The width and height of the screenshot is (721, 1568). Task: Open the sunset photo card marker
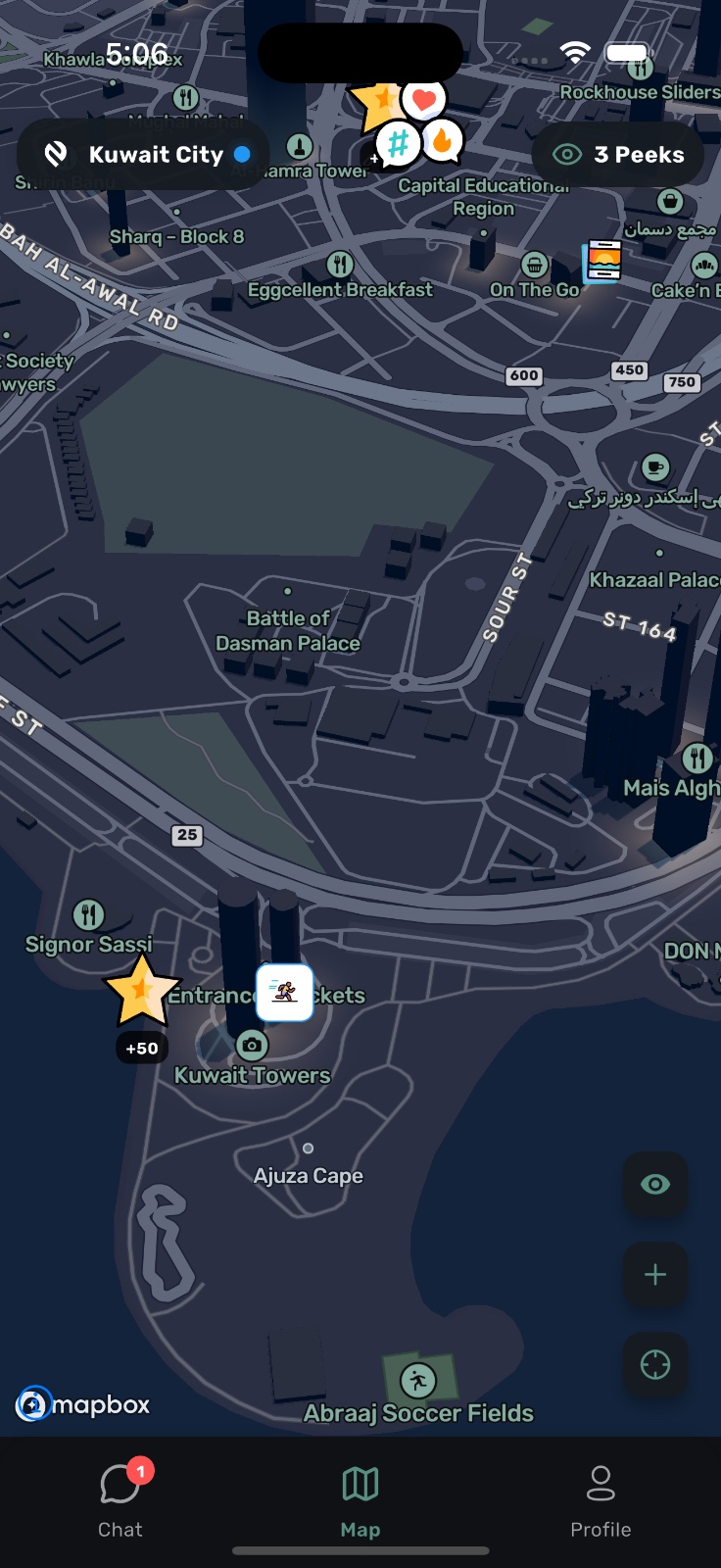point(602,261)
